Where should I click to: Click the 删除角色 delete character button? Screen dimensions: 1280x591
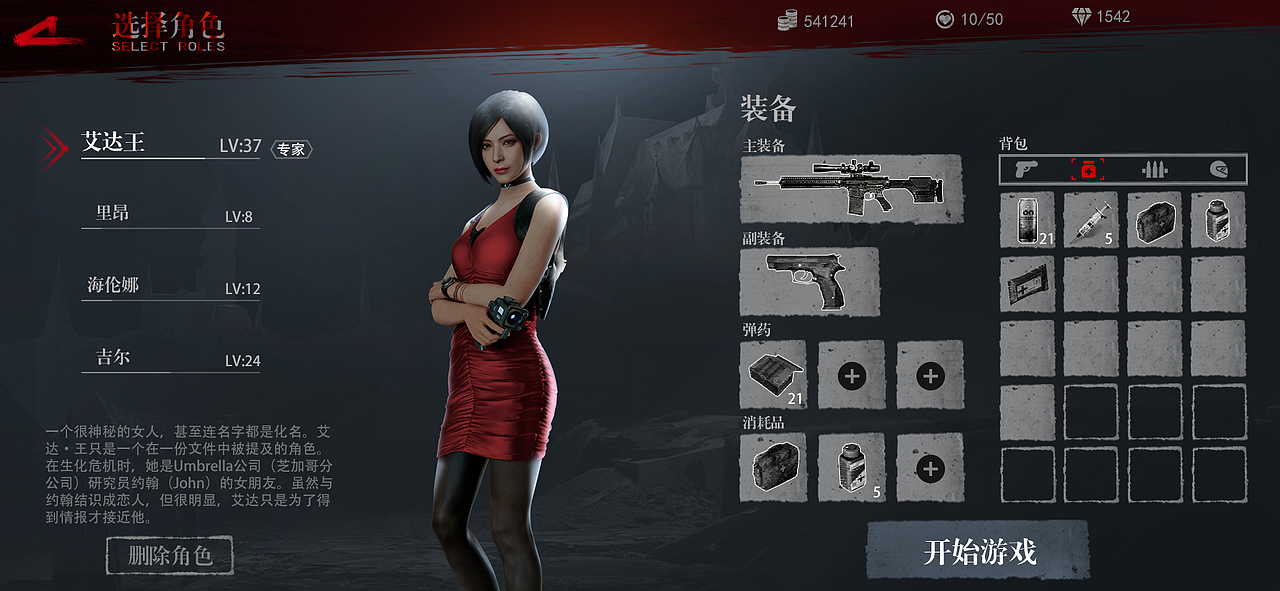click(x=170, y=556)
